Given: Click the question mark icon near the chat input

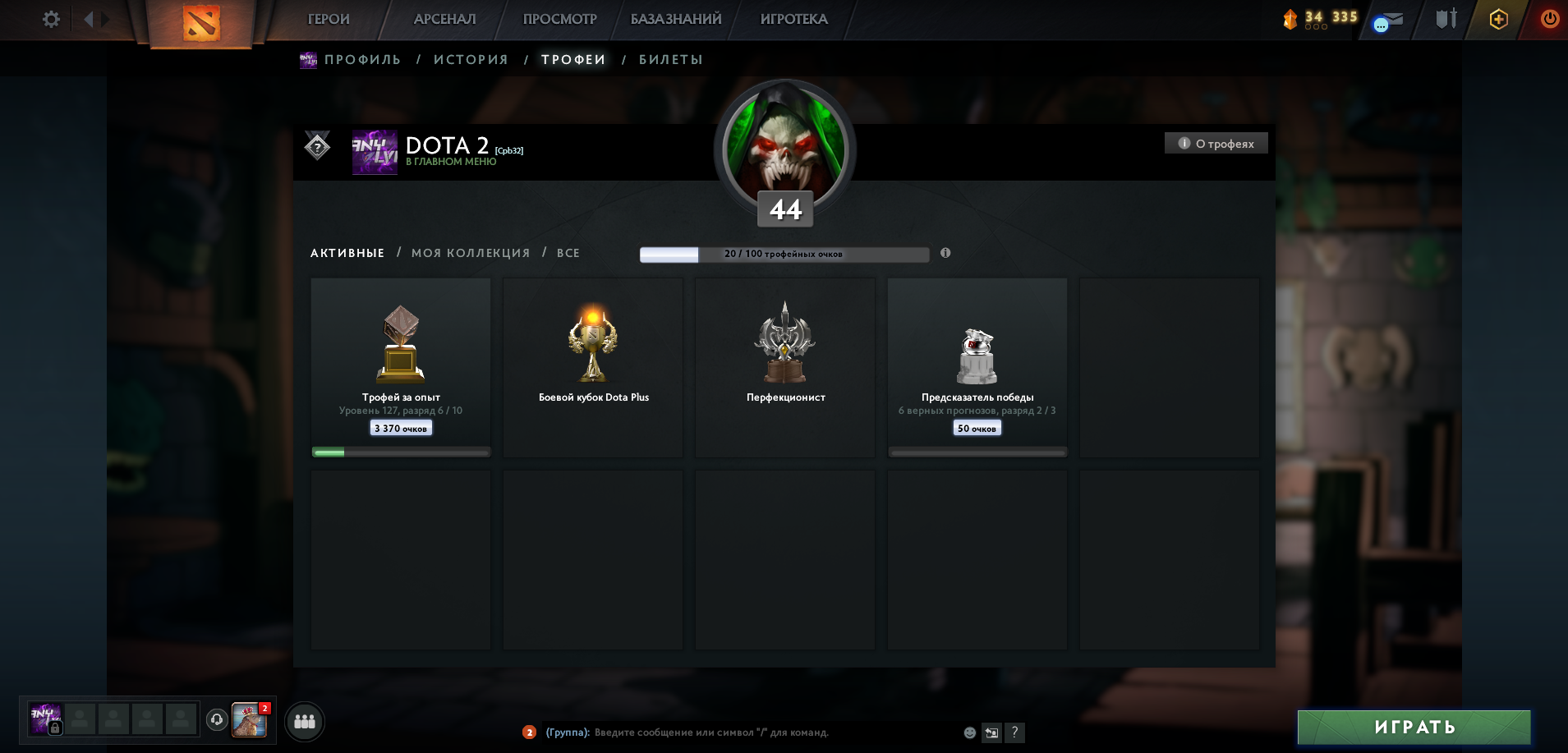Looking at the screenshot, I should click(x=1015, y=732).
